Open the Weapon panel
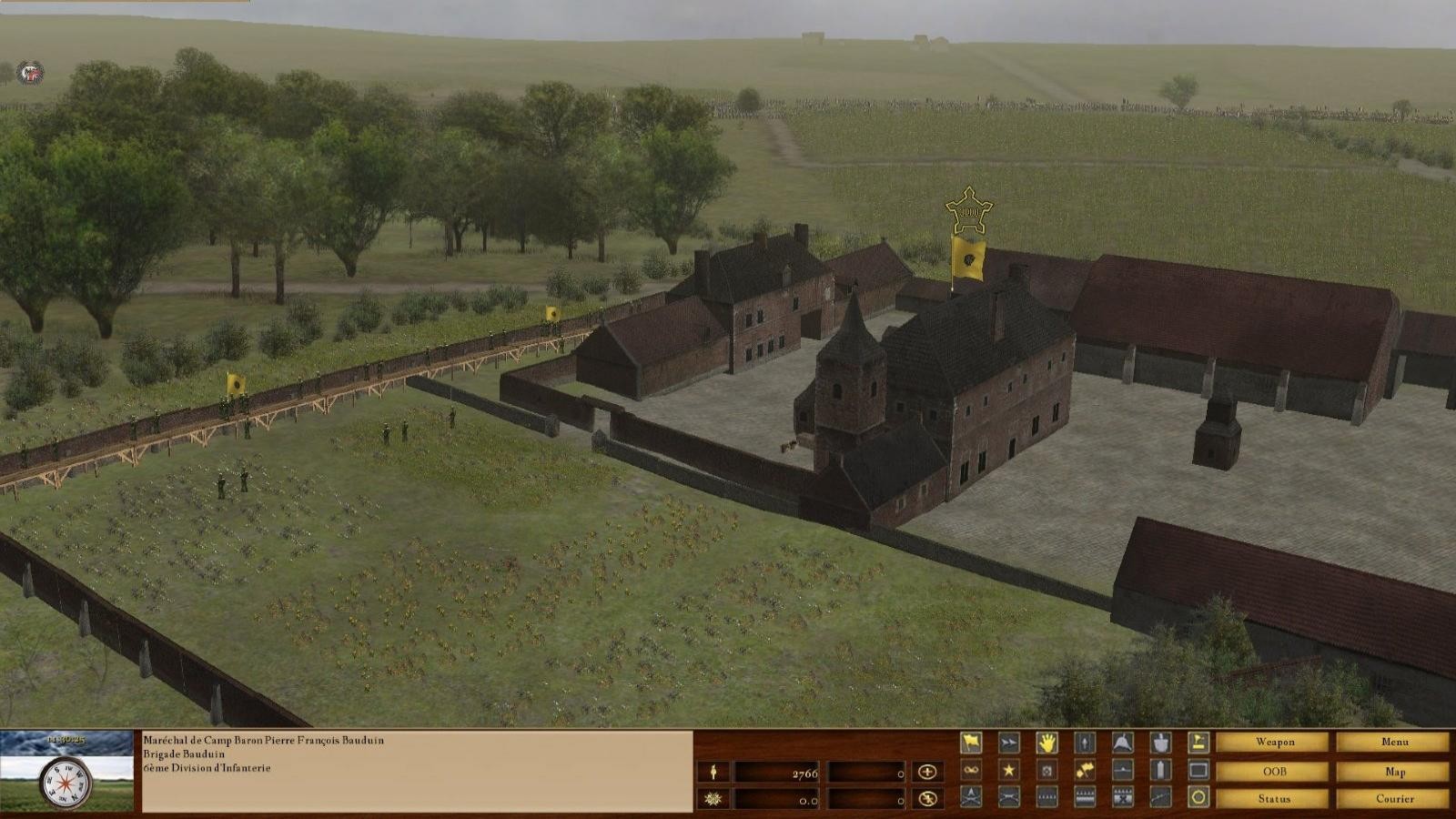 tap(1274, 743)
